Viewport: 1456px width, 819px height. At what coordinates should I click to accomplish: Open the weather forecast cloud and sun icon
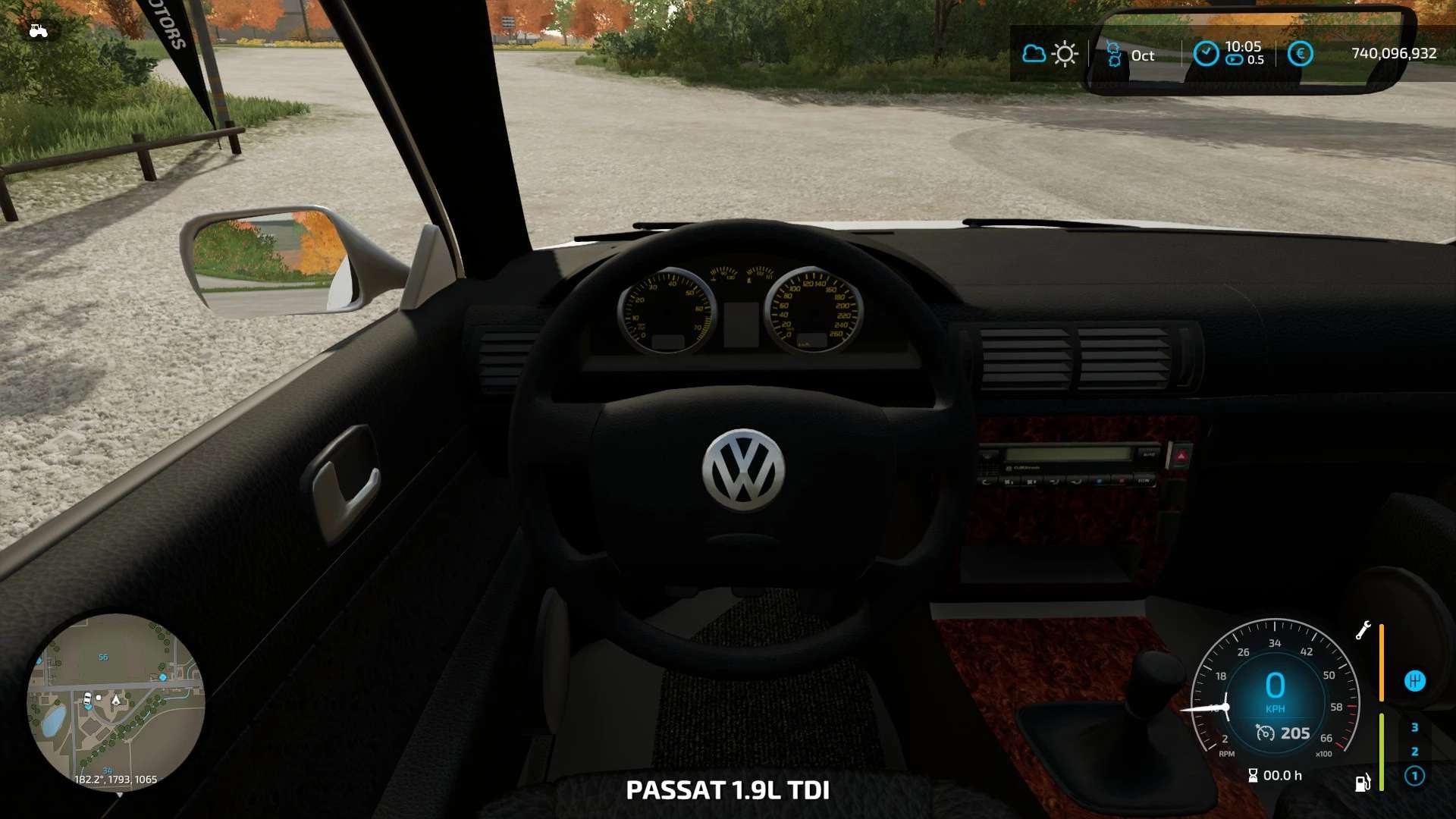[x=1050, y=54]
